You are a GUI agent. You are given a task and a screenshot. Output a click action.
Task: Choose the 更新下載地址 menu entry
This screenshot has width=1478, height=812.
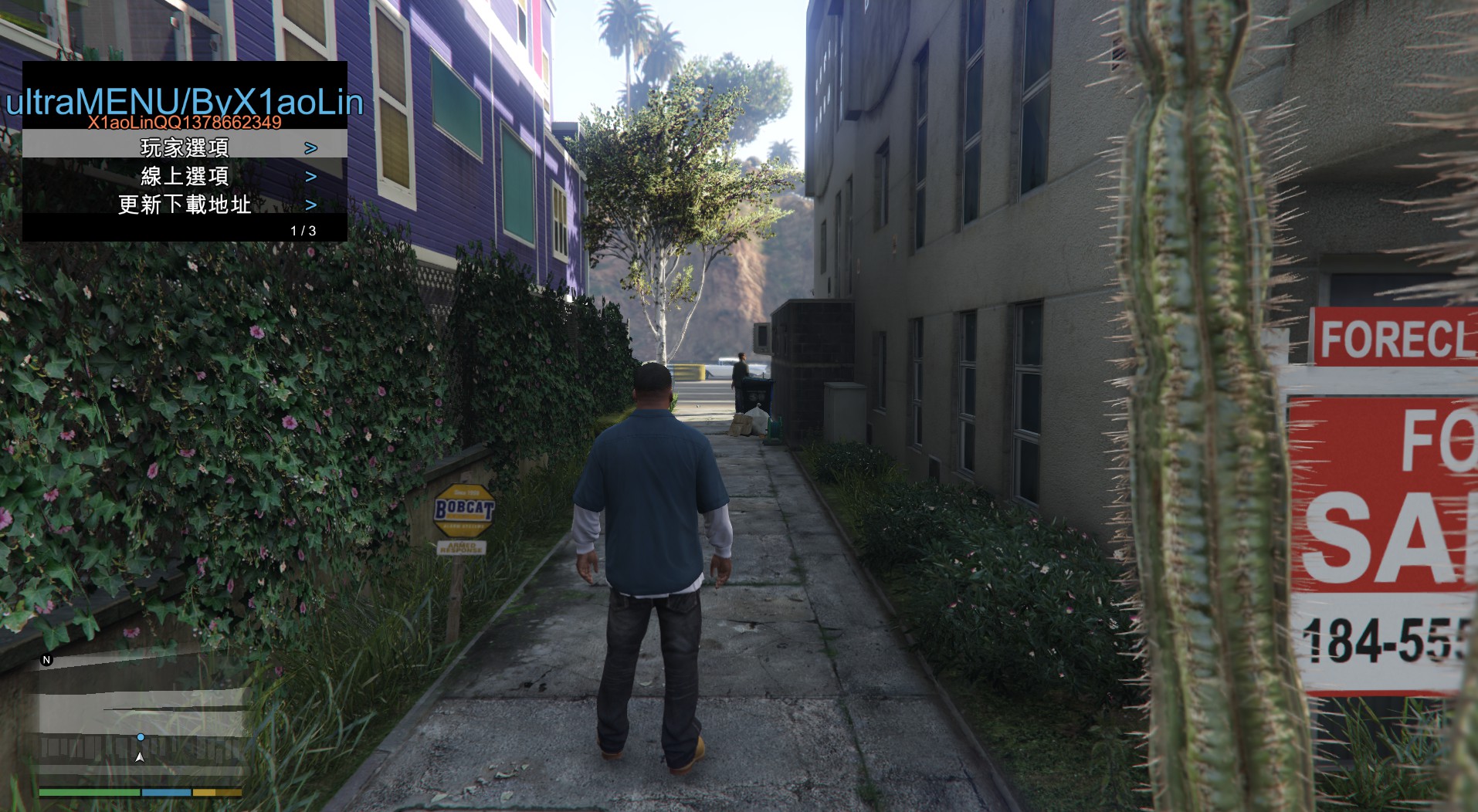pyautogui.click(x=185, y=205)
